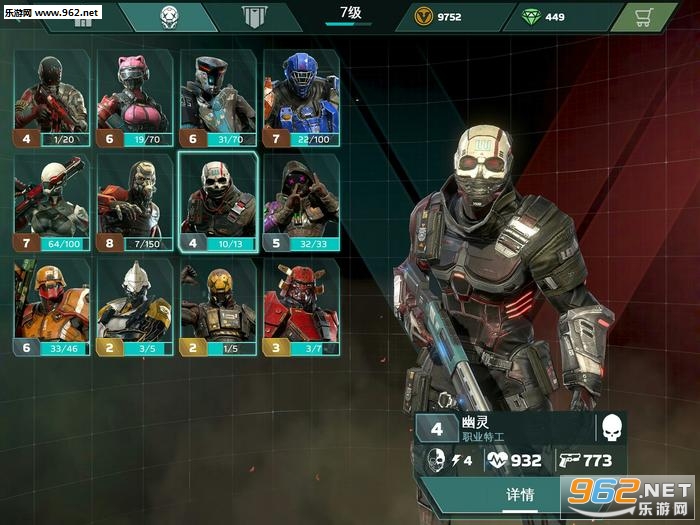The width and height of the screenshot is (700, 525).
Task: Switch to the shield emblem tab
Action: pyautogui.click(x=255, y=16)
